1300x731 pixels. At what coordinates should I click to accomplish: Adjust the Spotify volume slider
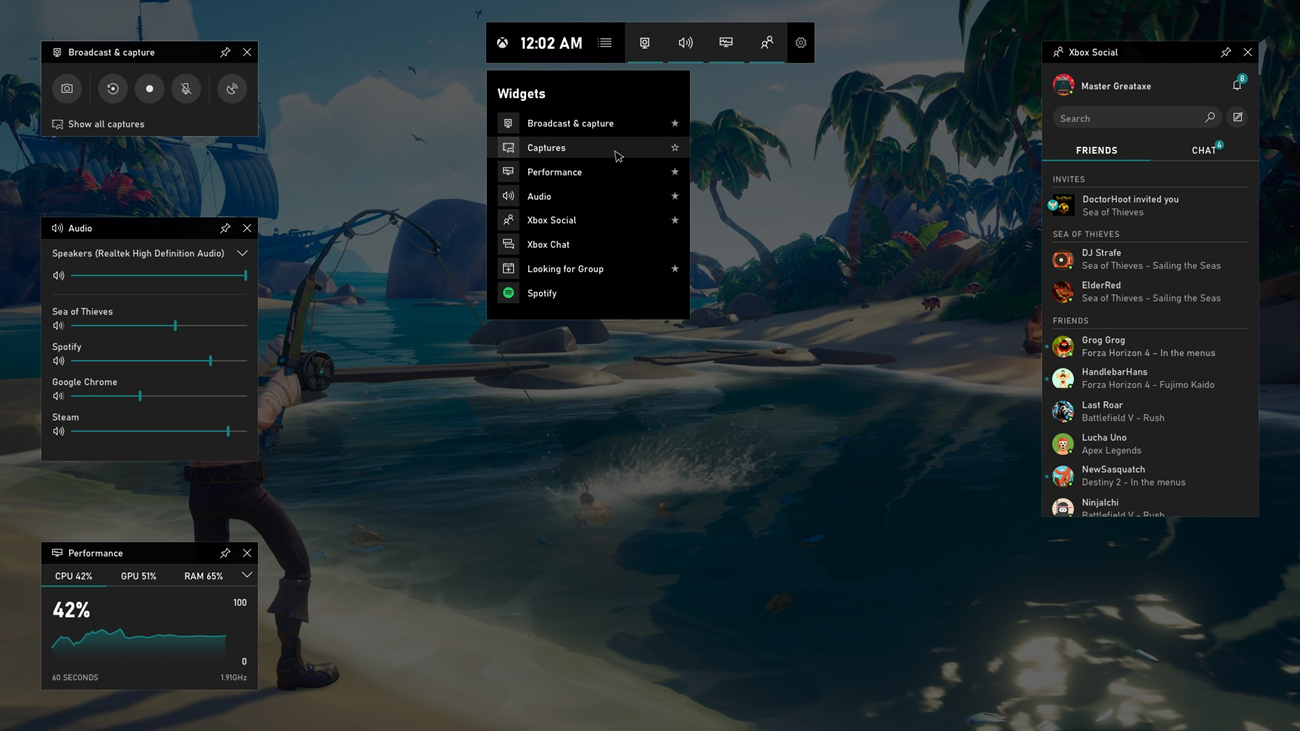(209, 361)
